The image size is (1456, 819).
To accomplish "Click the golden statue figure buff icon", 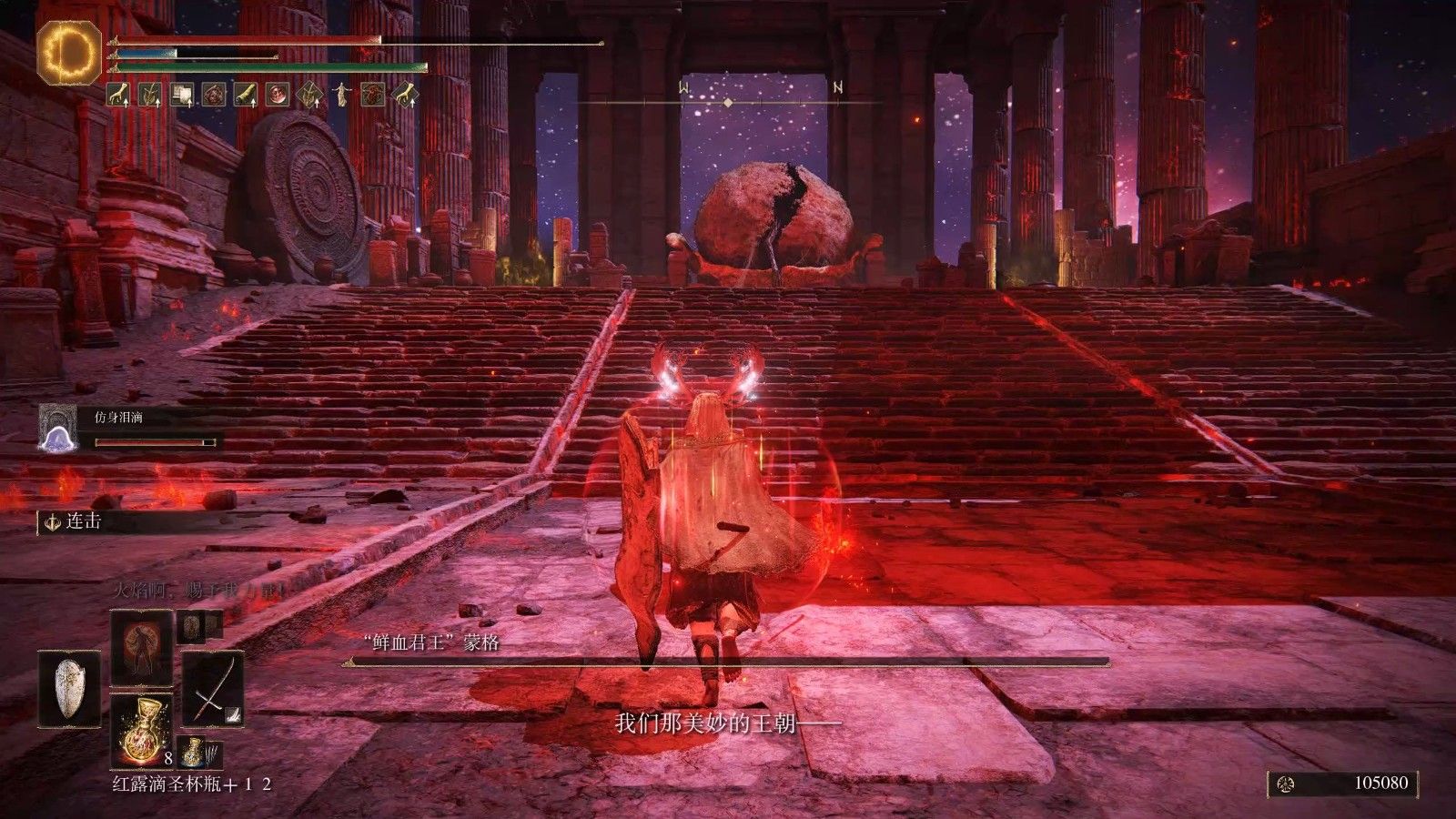I will pos(341,94).
